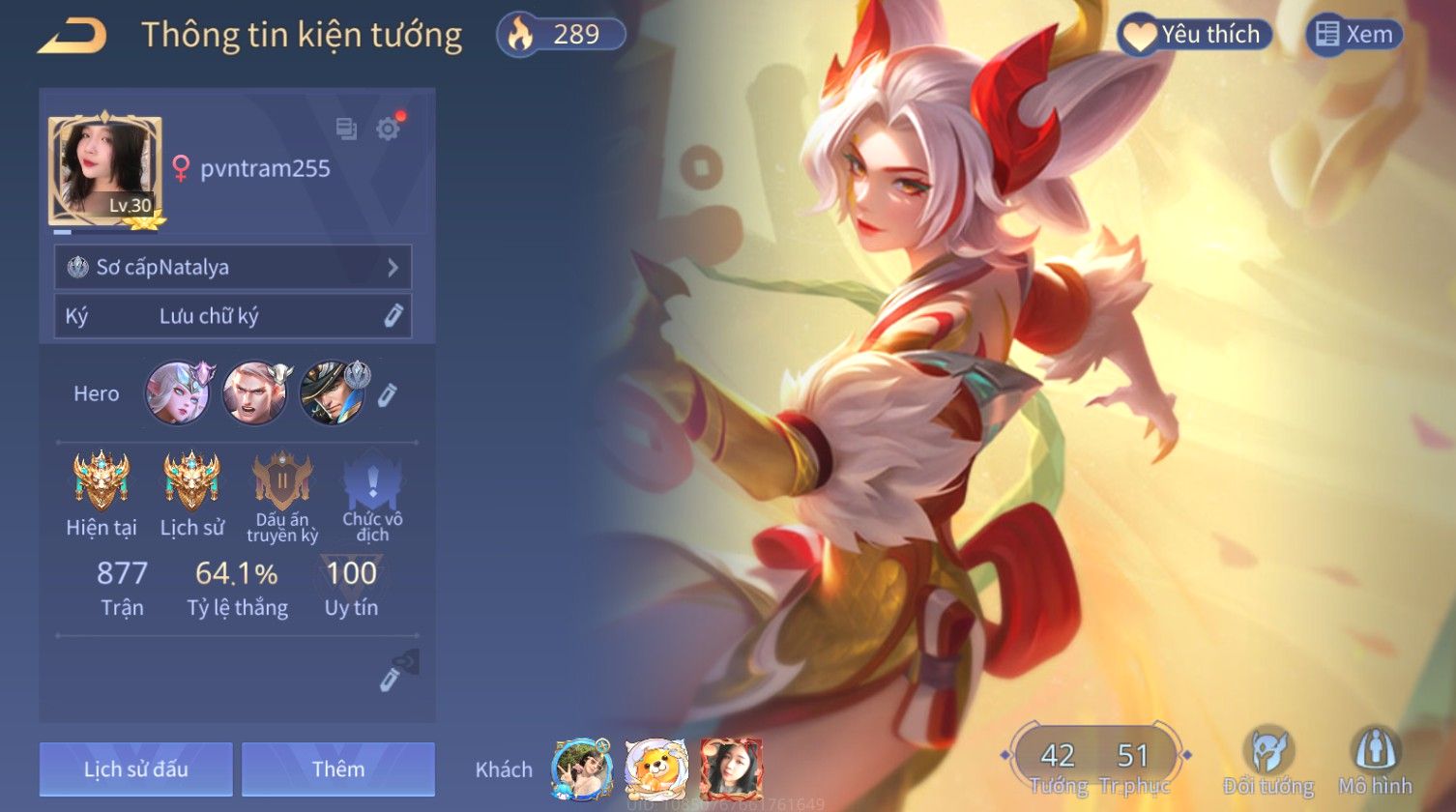Edit the favorite Hero lineup

point(387,394)
